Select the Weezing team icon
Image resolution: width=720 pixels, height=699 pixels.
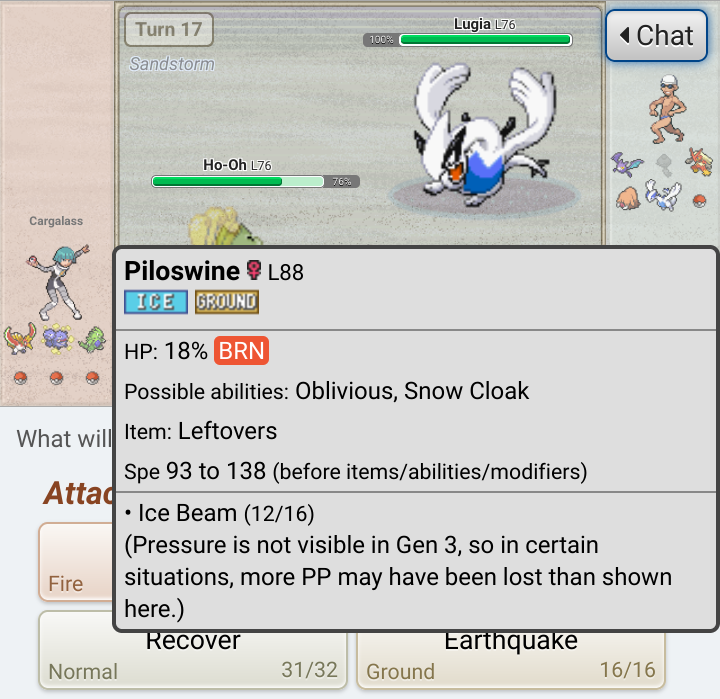pos(55,340)
